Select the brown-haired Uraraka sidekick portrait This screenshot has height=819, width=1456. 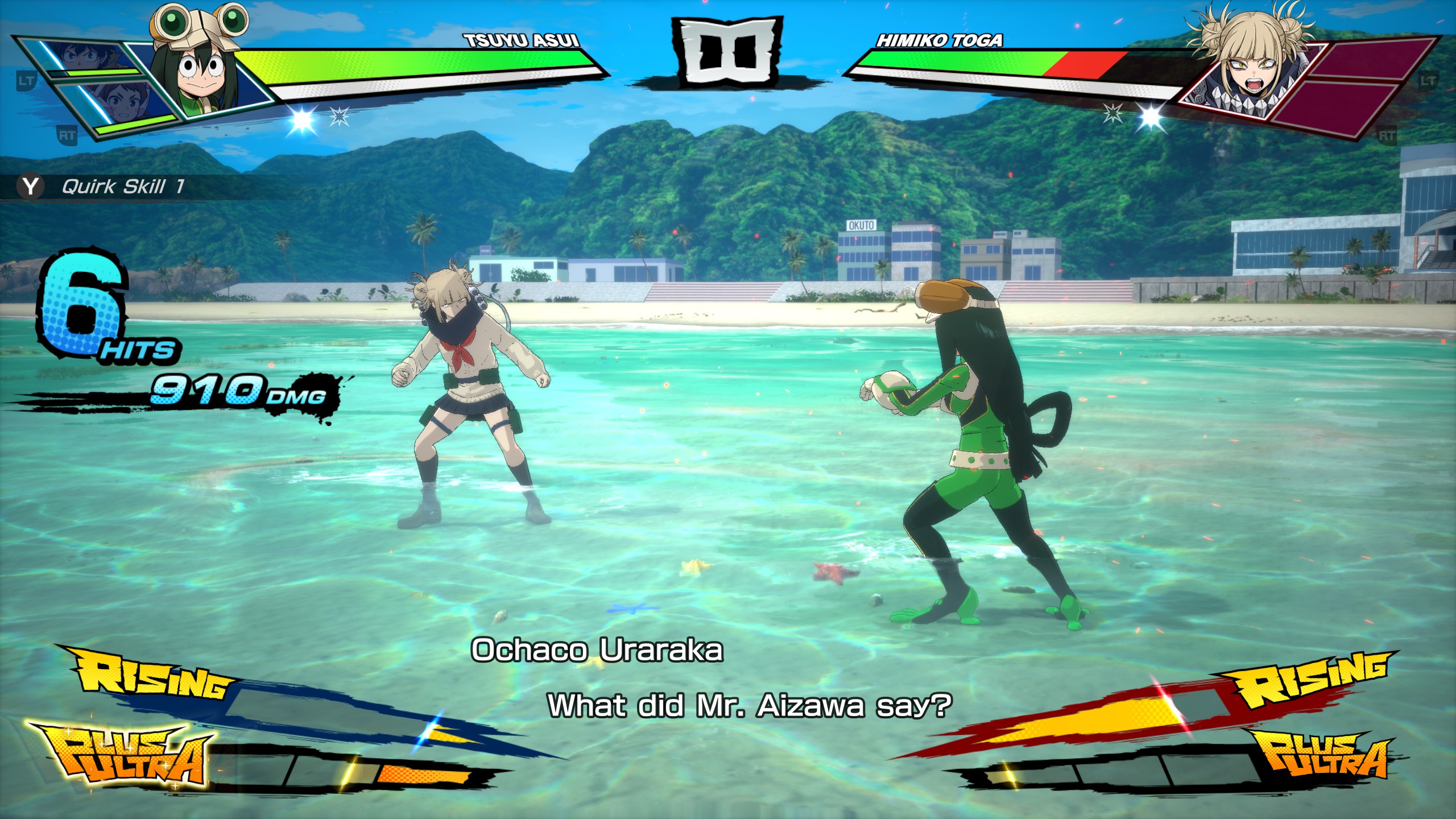point(121,104)
